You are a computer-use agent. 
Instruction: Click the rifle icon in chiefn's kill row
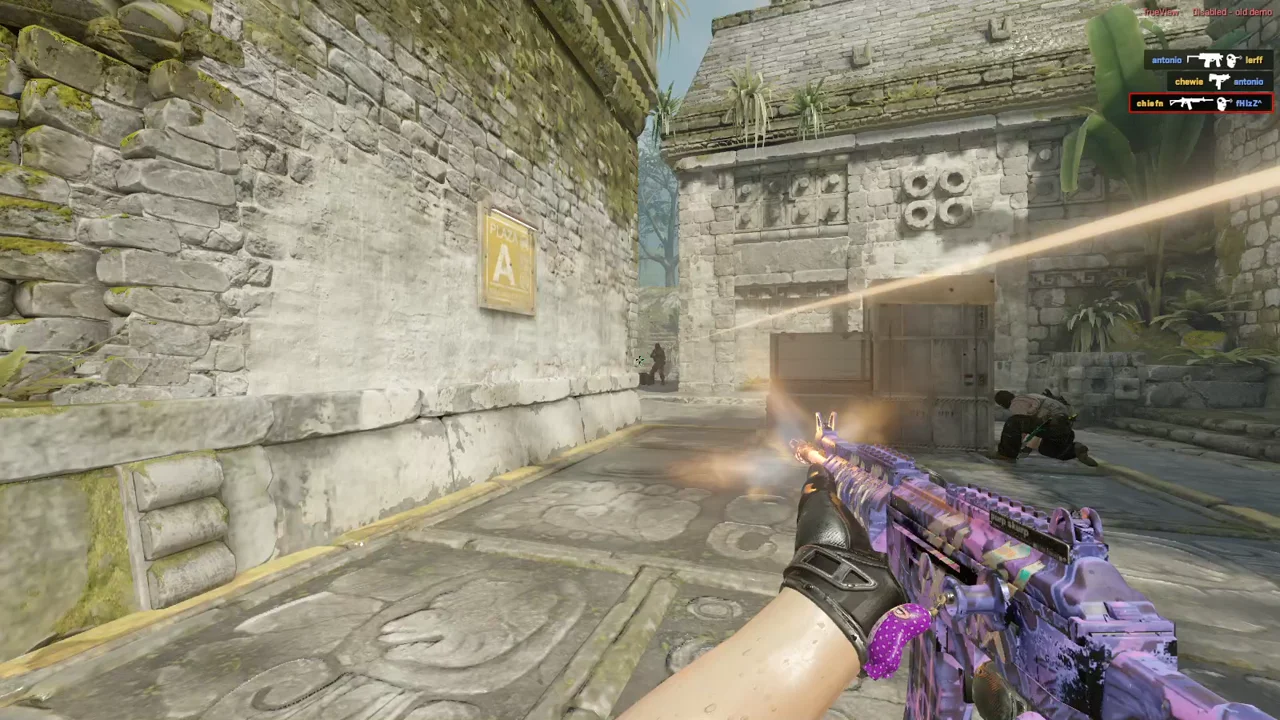tap(1191, 102)
